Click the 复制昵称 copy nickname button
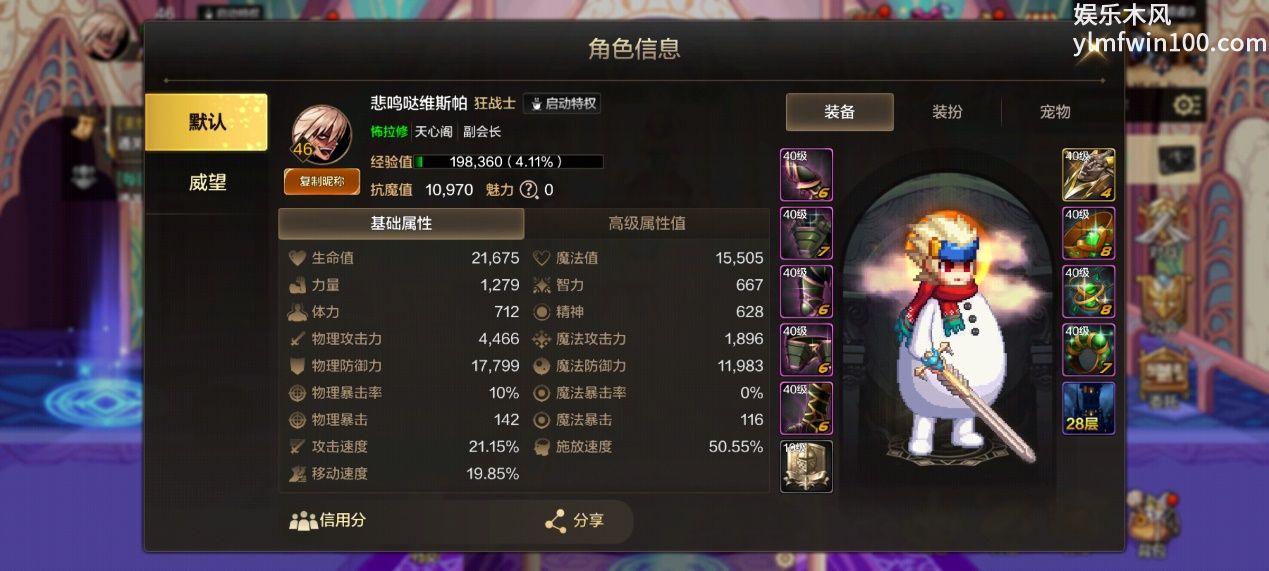Image resolution: width=1269 pixels, height=571 pixels. point(321,181)
